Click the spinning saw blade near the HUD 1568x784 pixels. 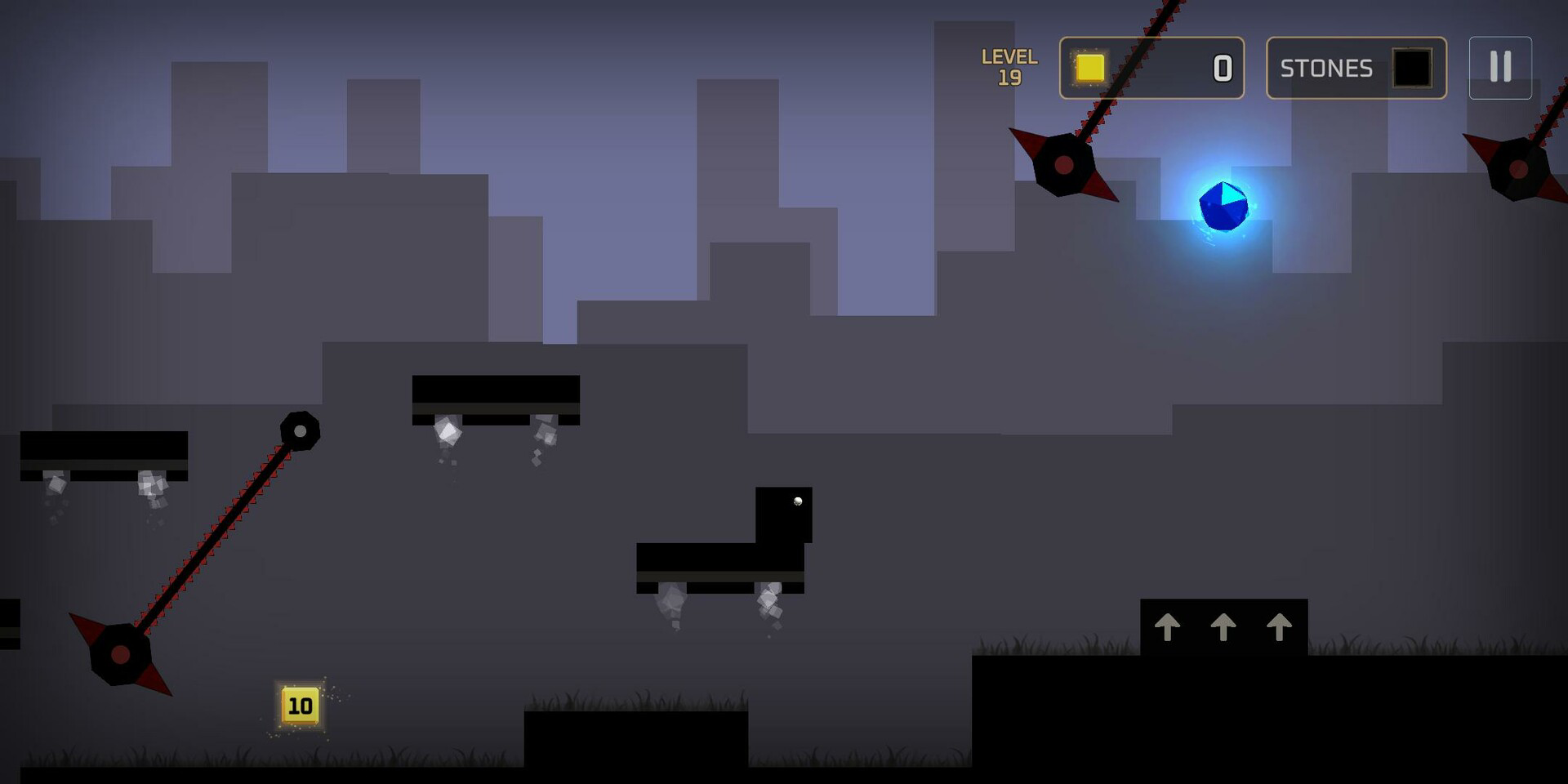[1064, 163]
